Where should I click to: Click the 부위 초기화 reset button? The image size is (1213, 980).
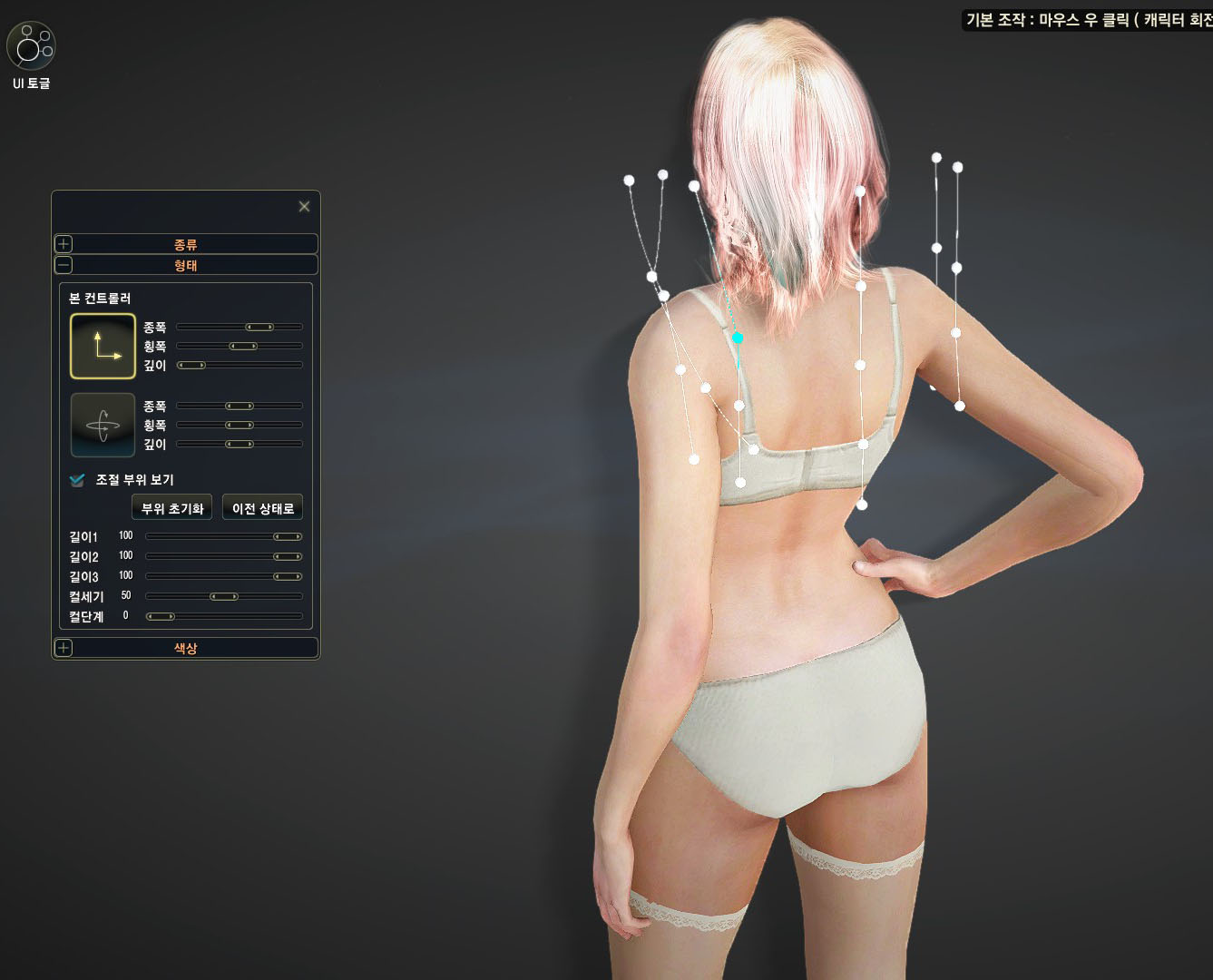[171, 508]
